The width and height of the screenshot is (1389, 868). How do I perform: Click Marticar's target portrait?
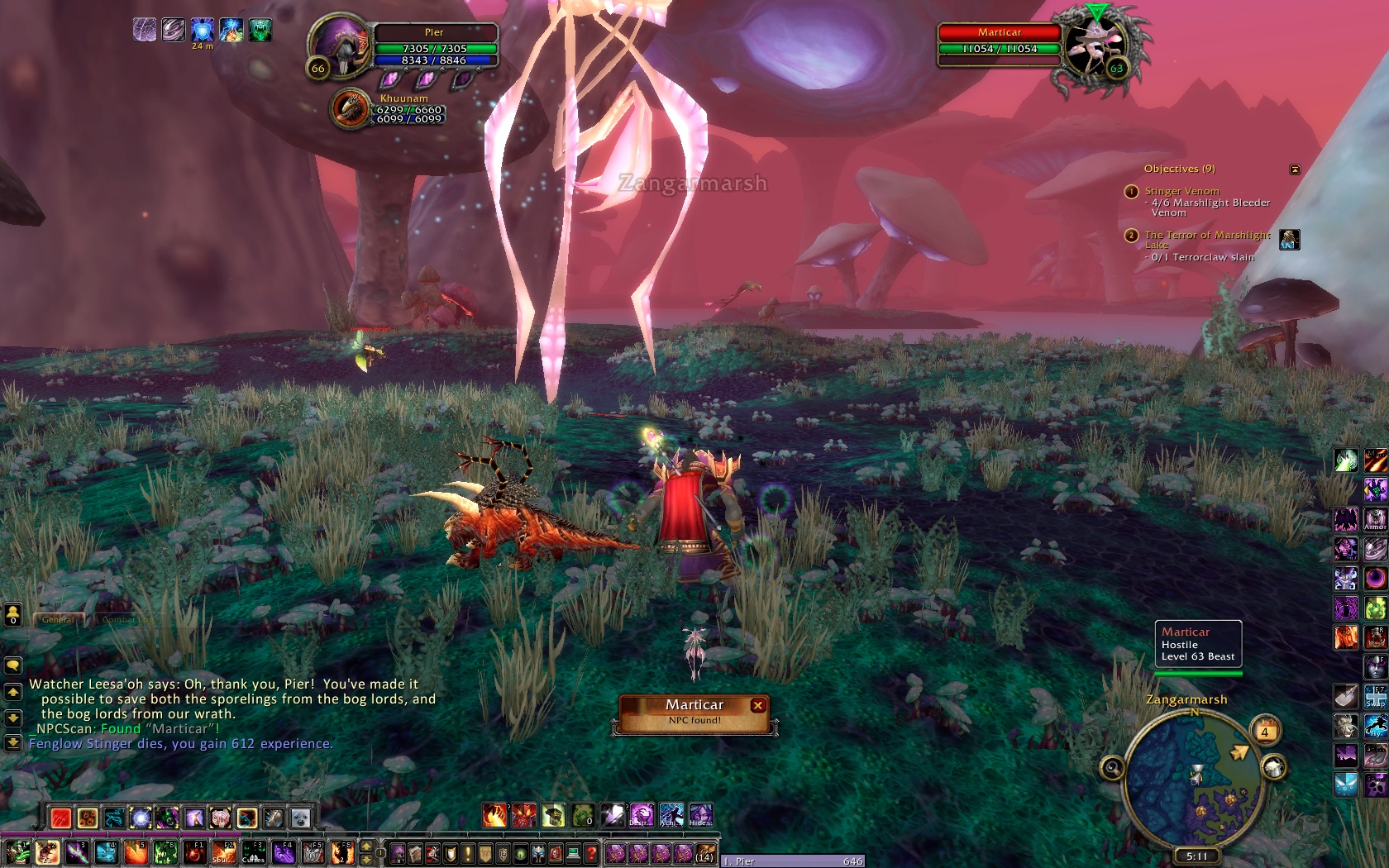[1094, 47]
